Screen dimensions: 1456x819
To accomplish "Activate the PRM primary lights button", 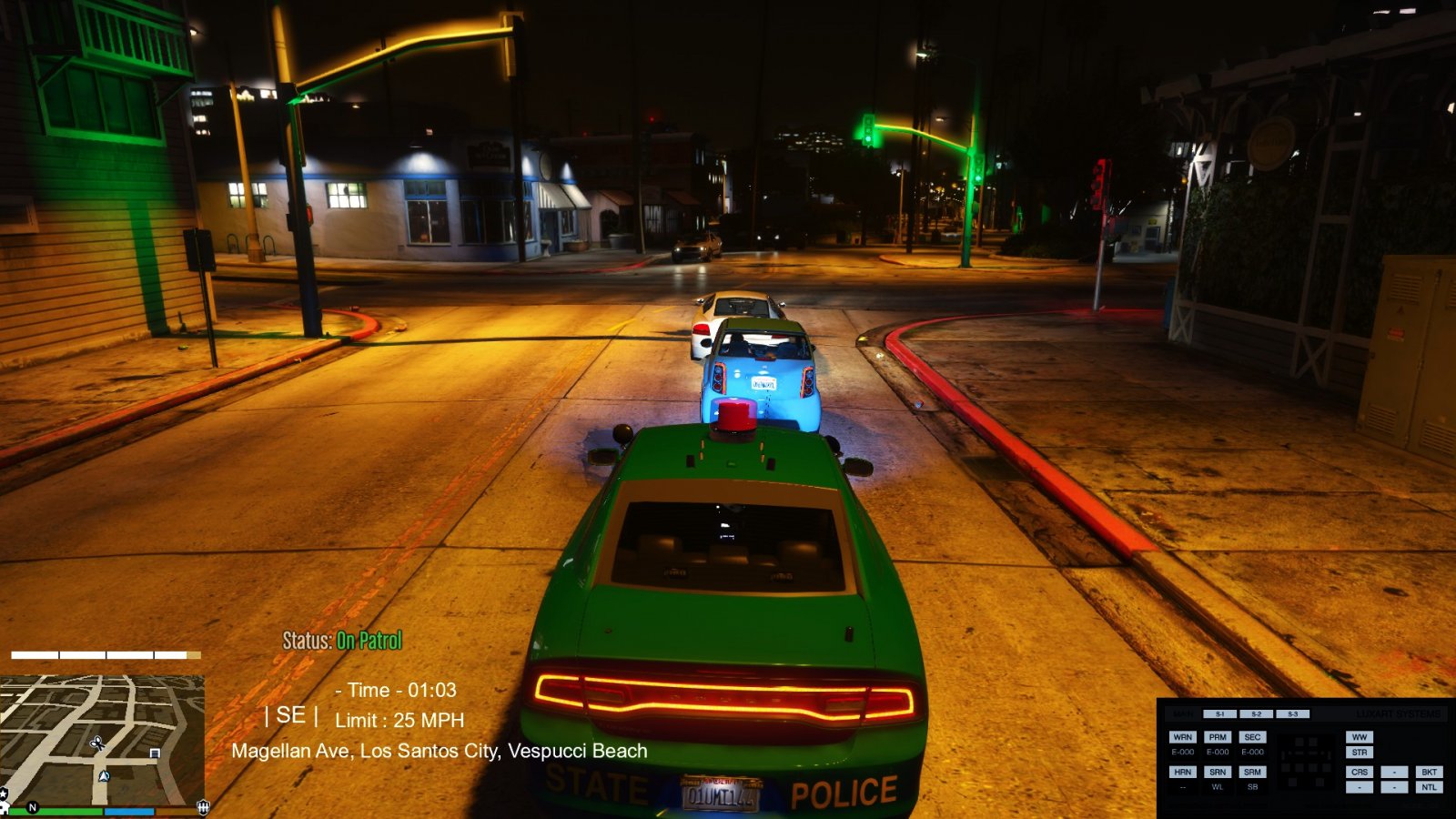I will point(1218,737).
